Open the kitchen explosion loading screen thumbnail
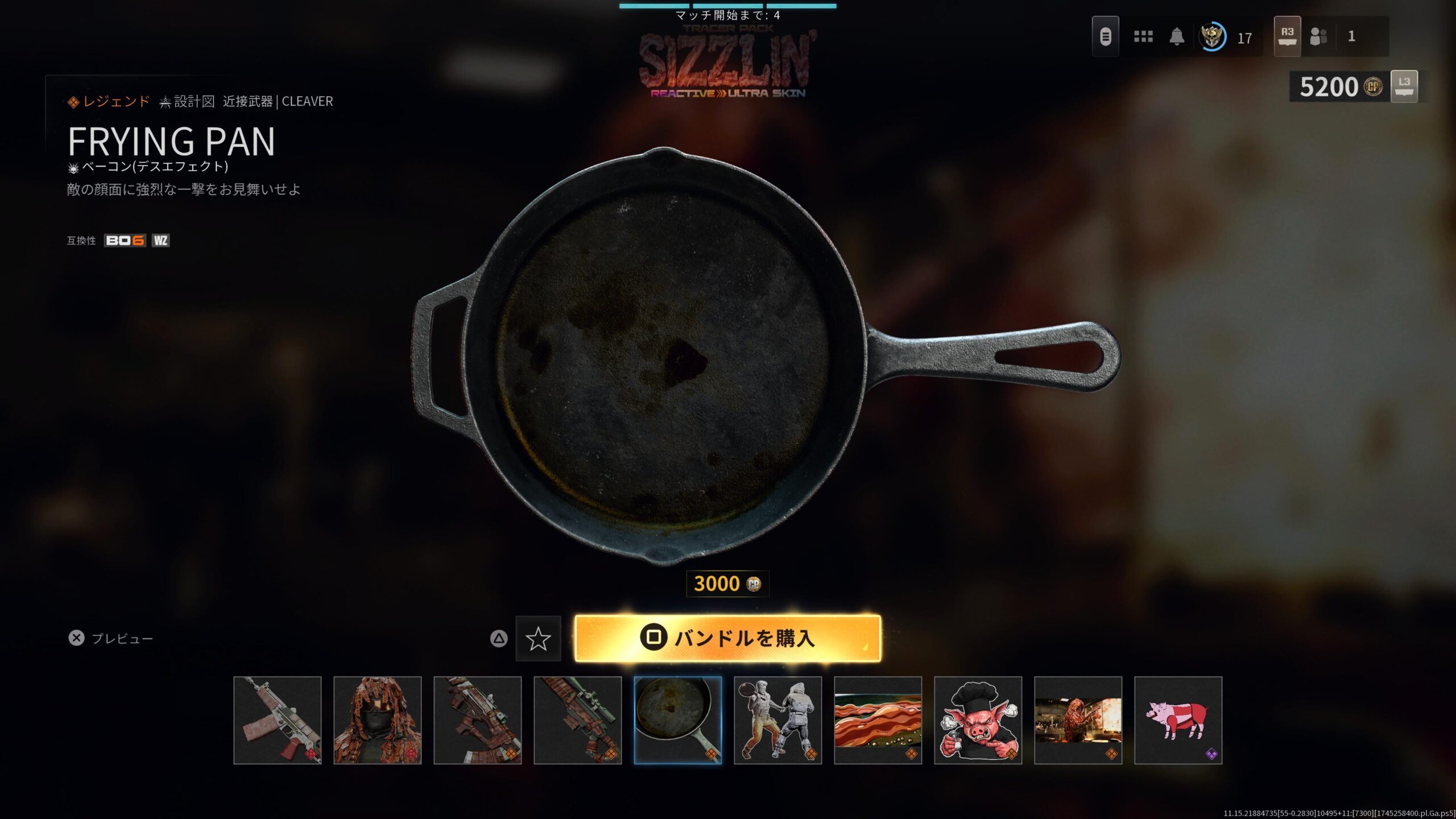This screenshot has height=819, width=1456. click(1078, 720)
